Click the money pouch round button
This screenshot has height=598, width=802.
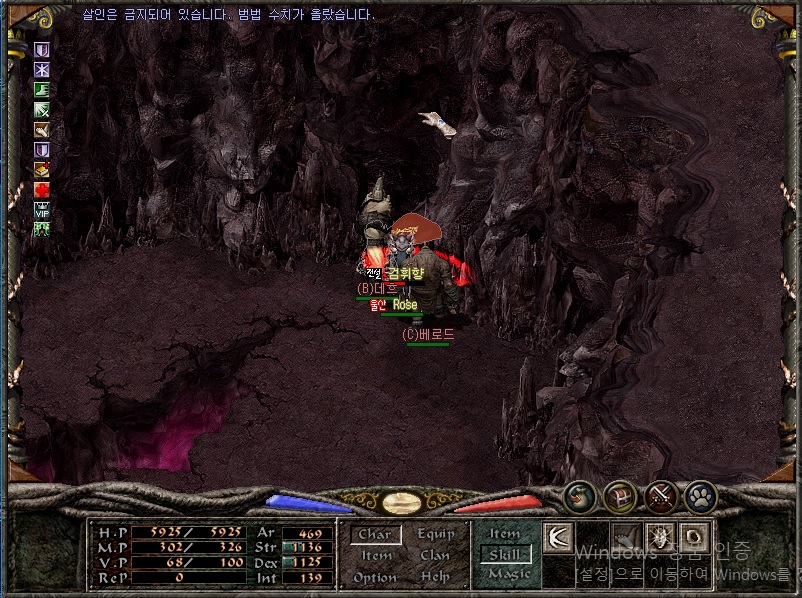(580, 496)
